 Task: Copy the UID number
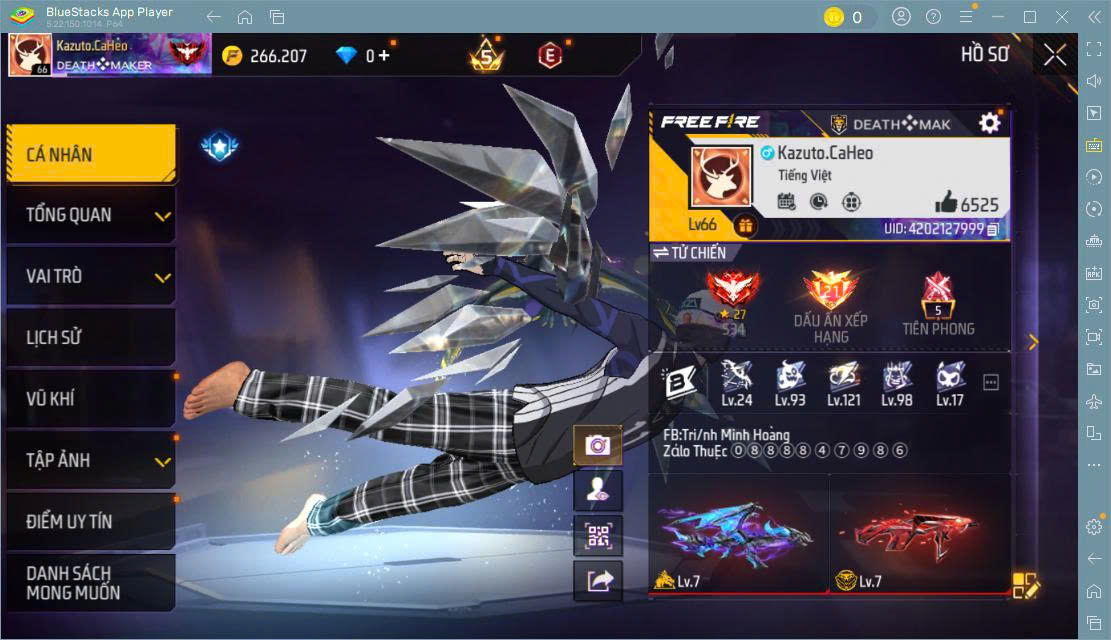(x=993, y=229)
